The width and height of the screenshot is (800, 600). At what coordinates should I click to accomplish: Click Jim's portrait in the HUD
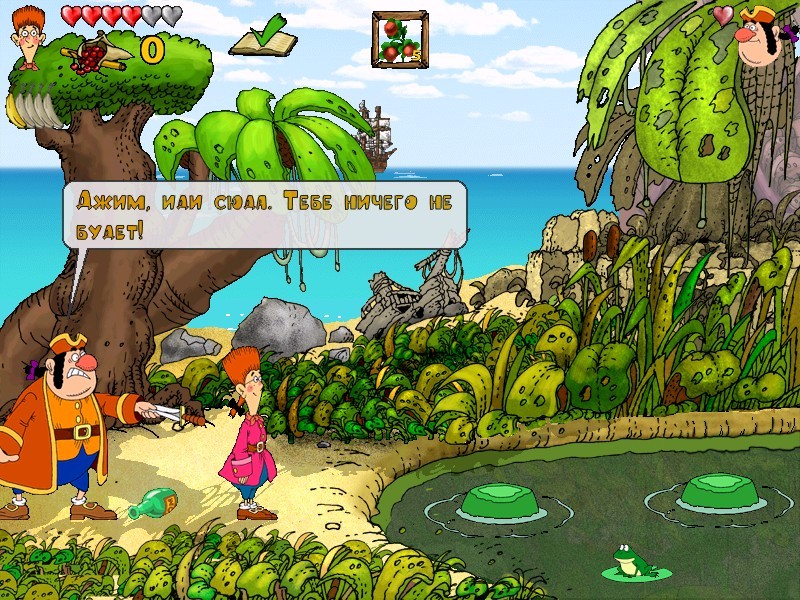tap(32, 40)
